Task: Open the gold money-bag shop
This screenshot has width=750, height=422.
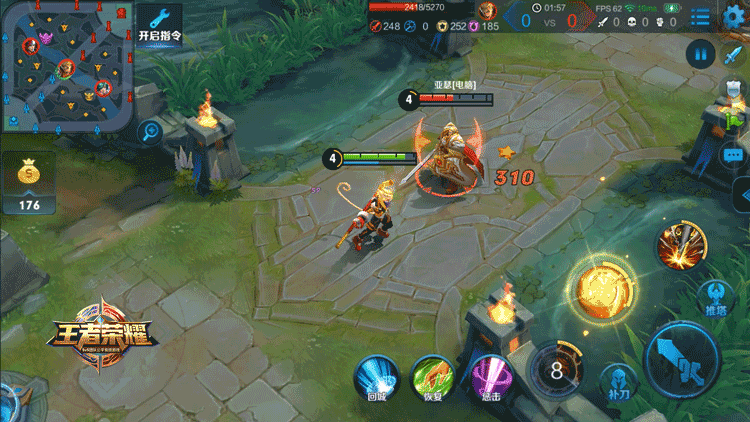Action: [x=29, y=178]
